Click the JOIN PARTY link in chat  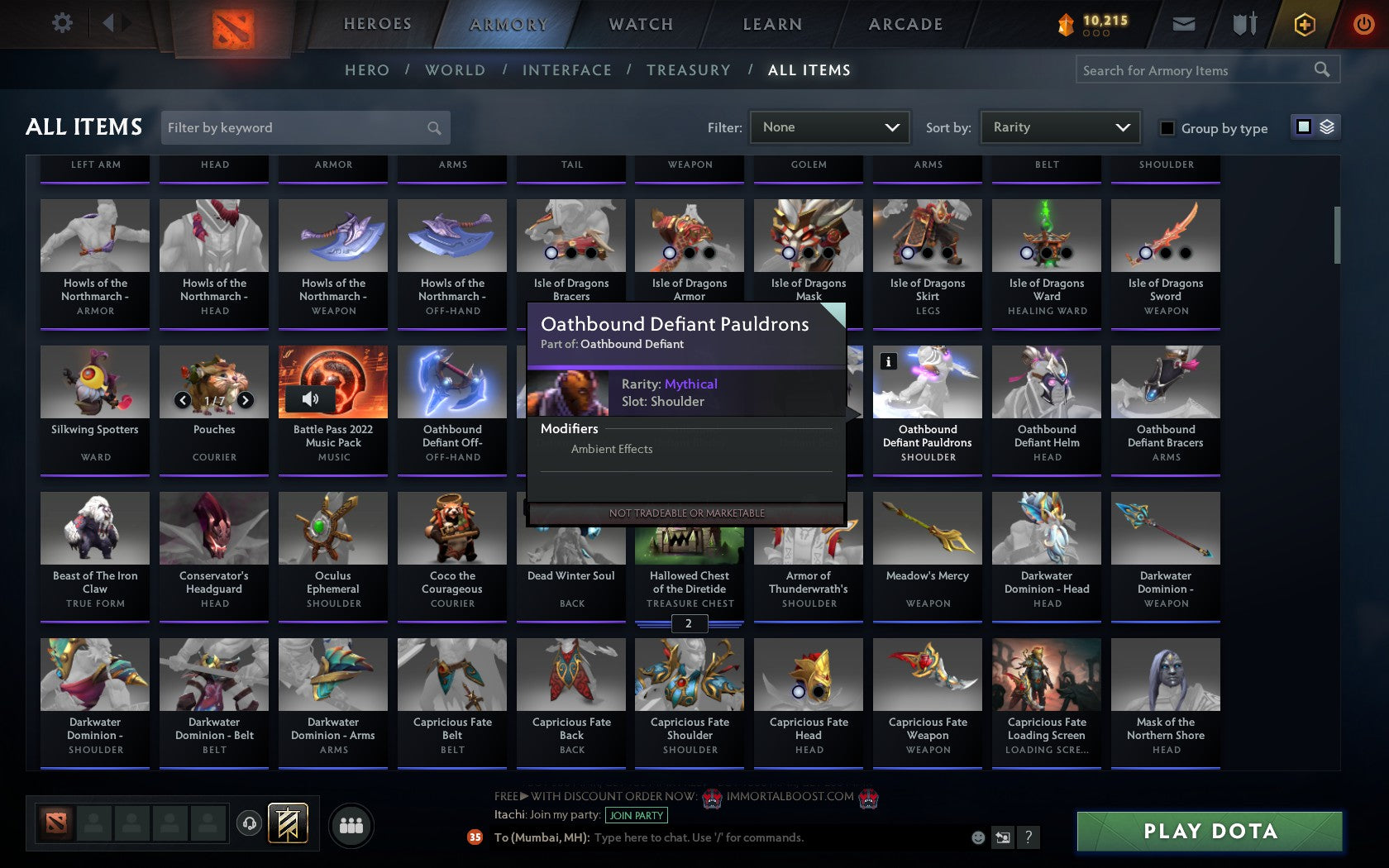(x=635, y=816)
